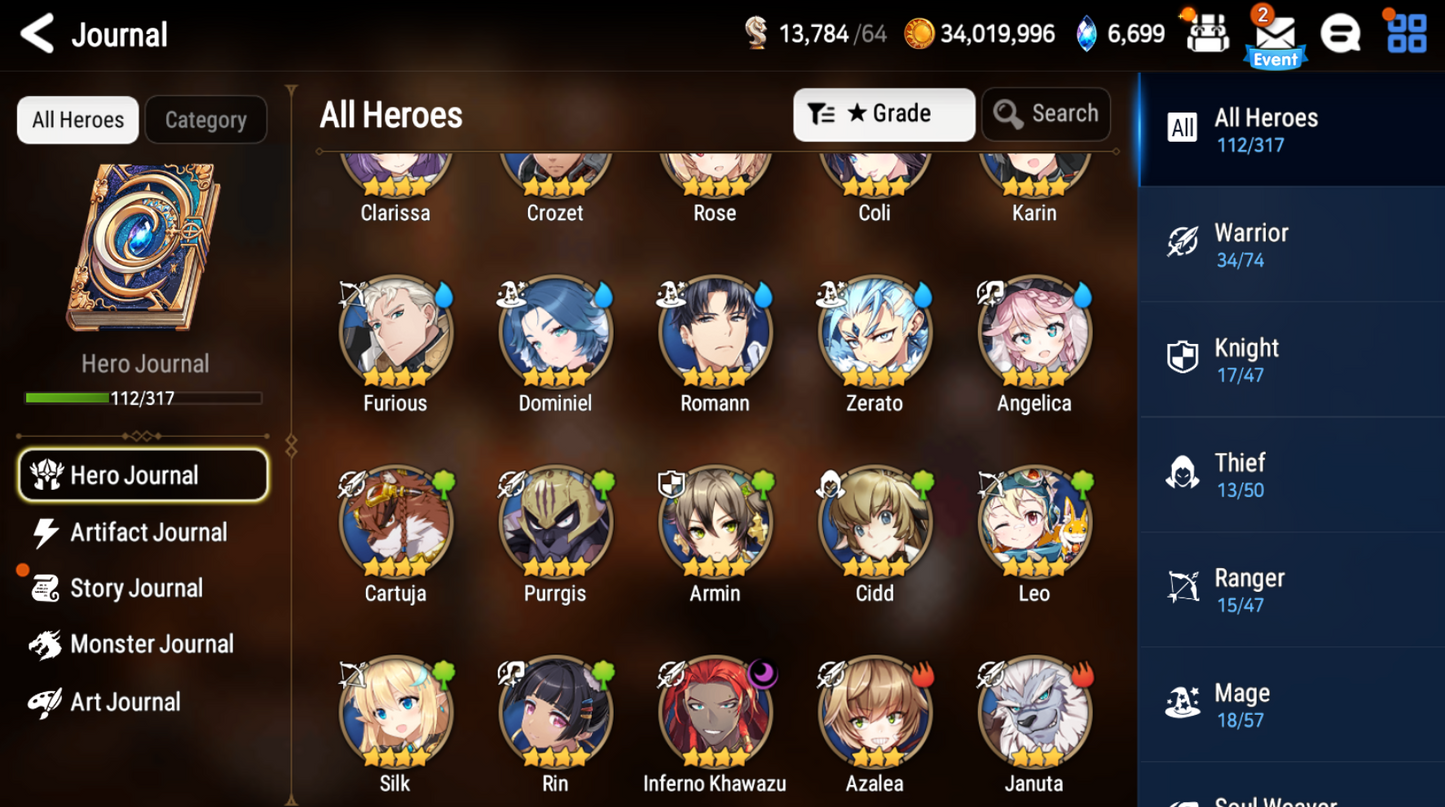Click the Hero Journal progress bar
The image size is (1445, 807).
pyautogui.click(x=145, y=397)
